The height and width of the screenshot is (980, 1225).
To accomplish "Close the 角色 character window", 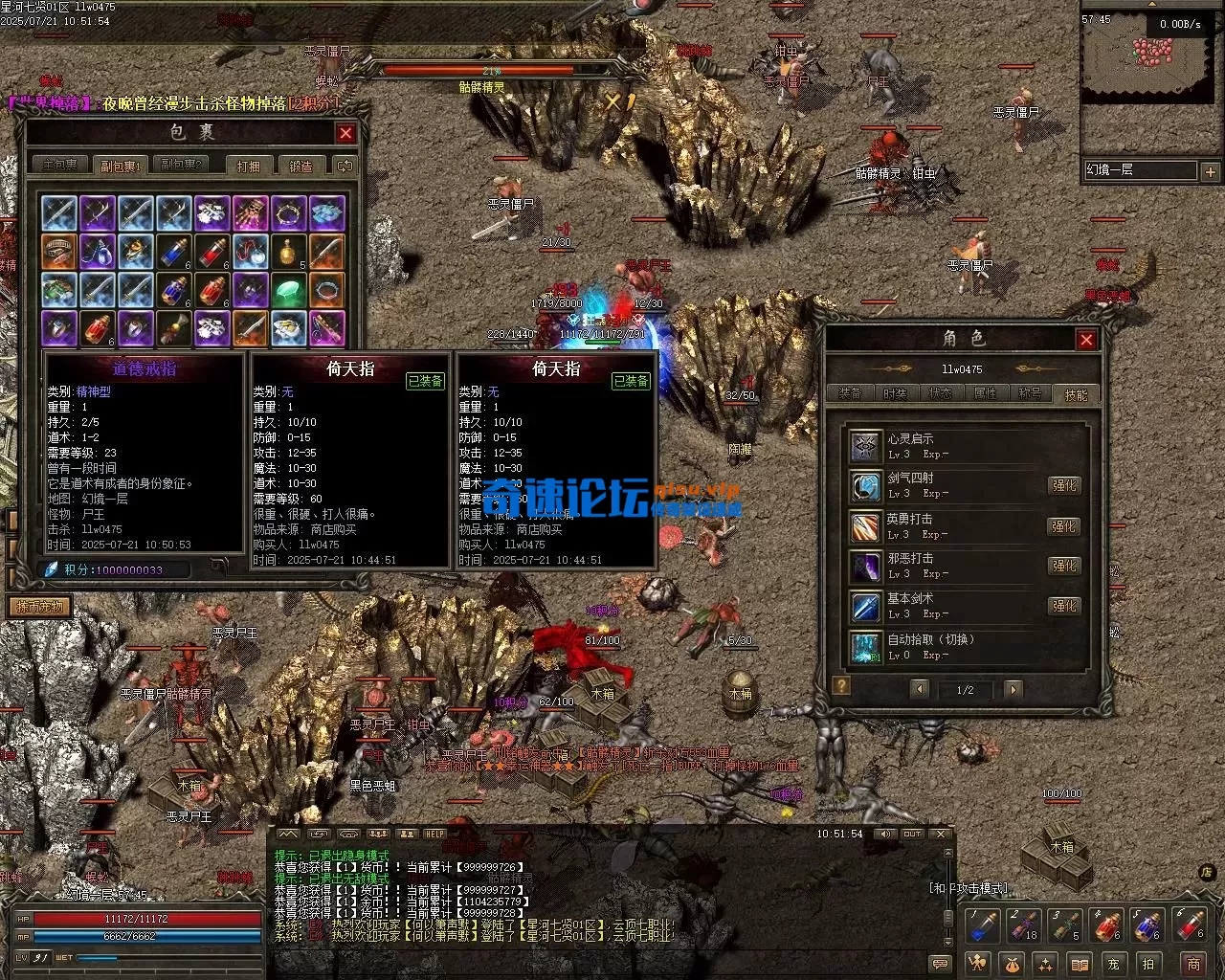I will click(x=1085, y=340).
